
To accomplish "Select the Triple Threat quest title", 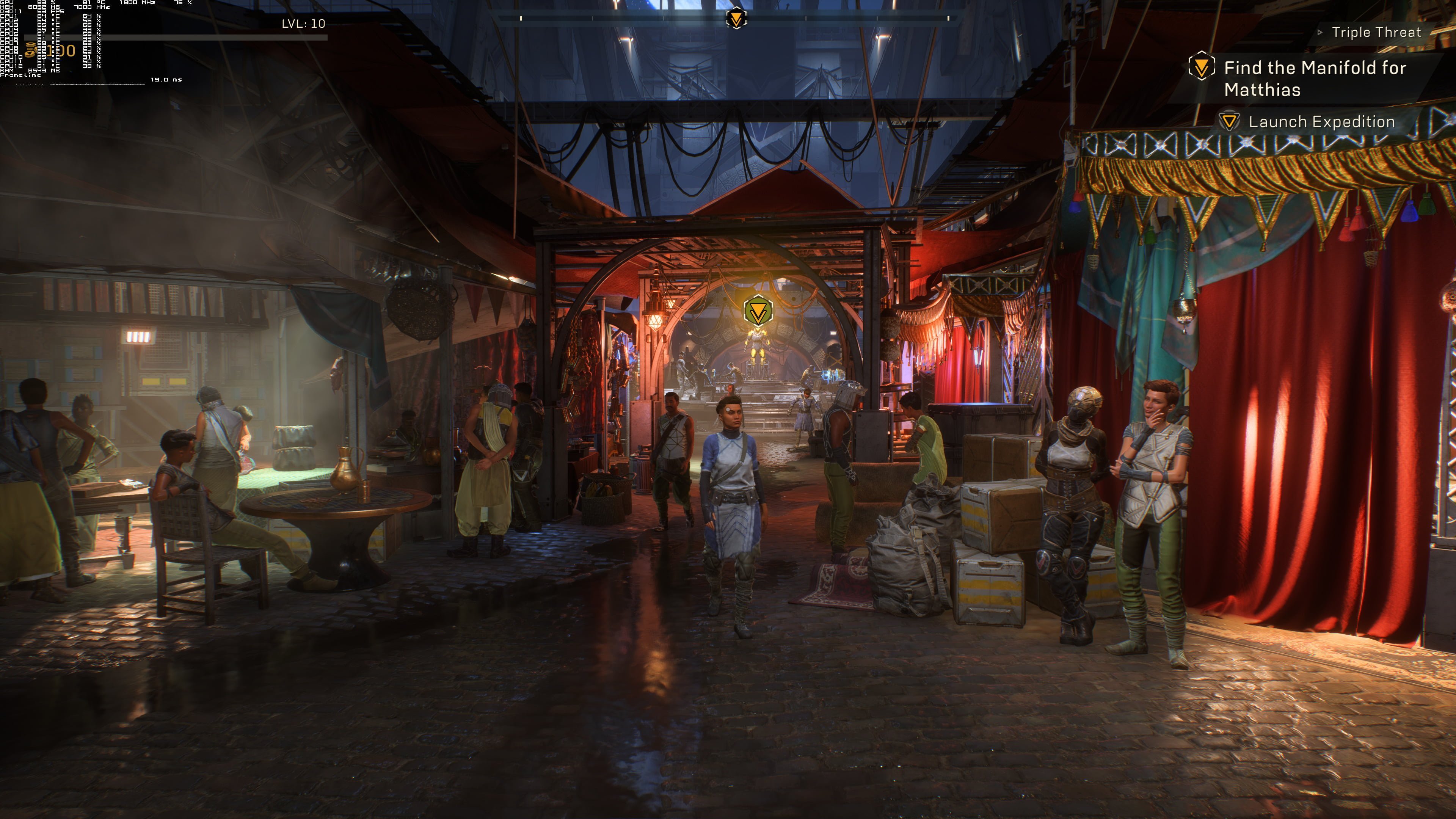I will point(1376,32).
